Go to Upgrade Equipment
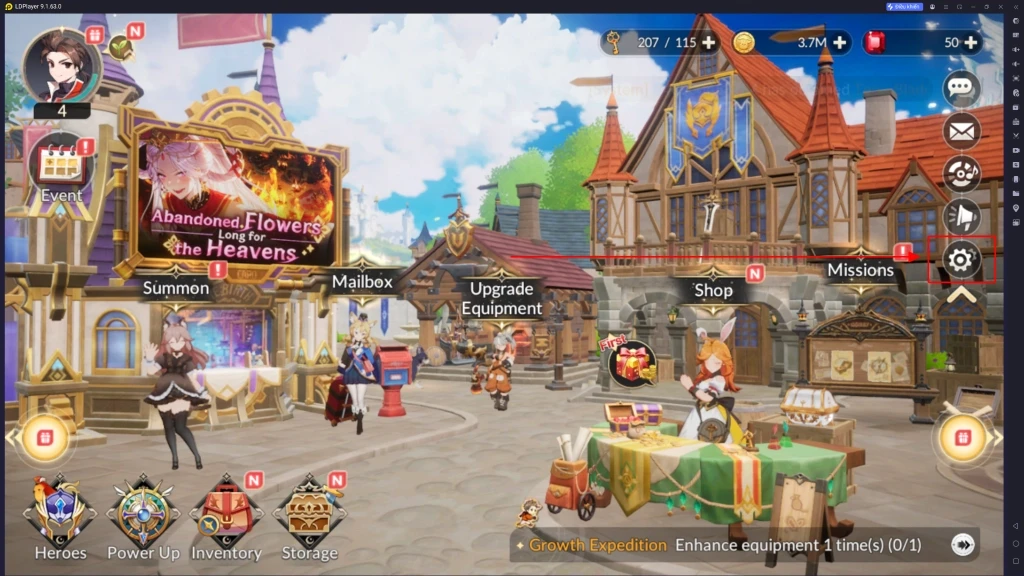The height and width of the screenshot is (576, 1024). tap(501, 298)
